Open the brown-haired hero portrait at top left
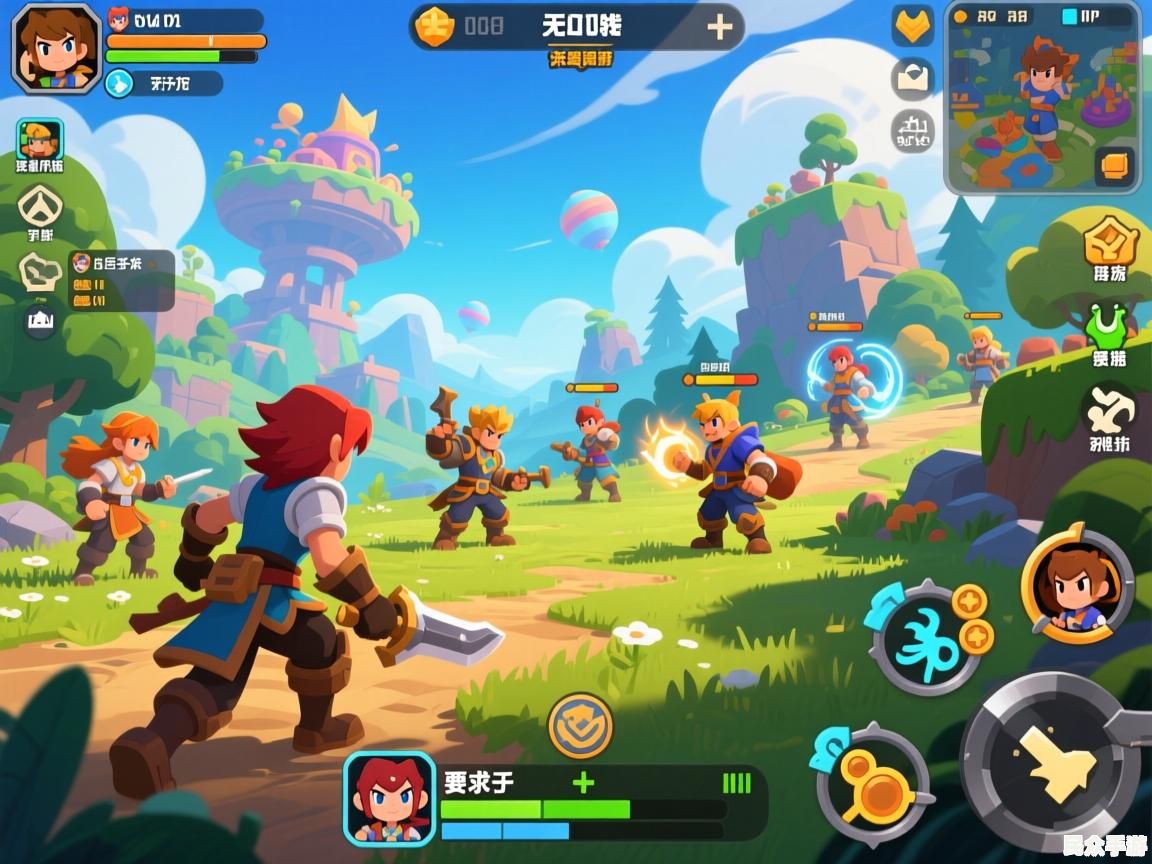The height and width of the screenshot is (864, 1152). click(x=56, y=48)
